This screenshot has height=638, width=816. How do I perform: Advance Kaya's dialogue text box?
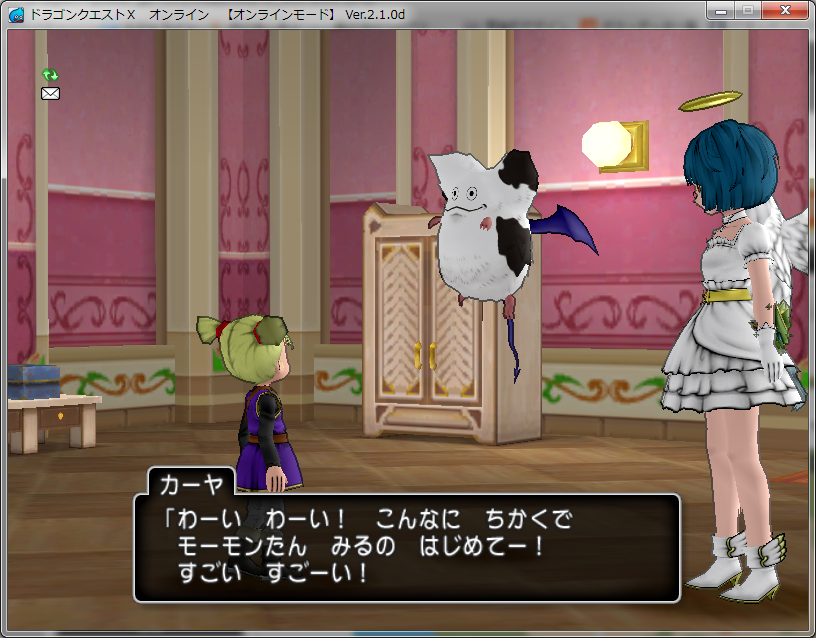tap(406, 547)
